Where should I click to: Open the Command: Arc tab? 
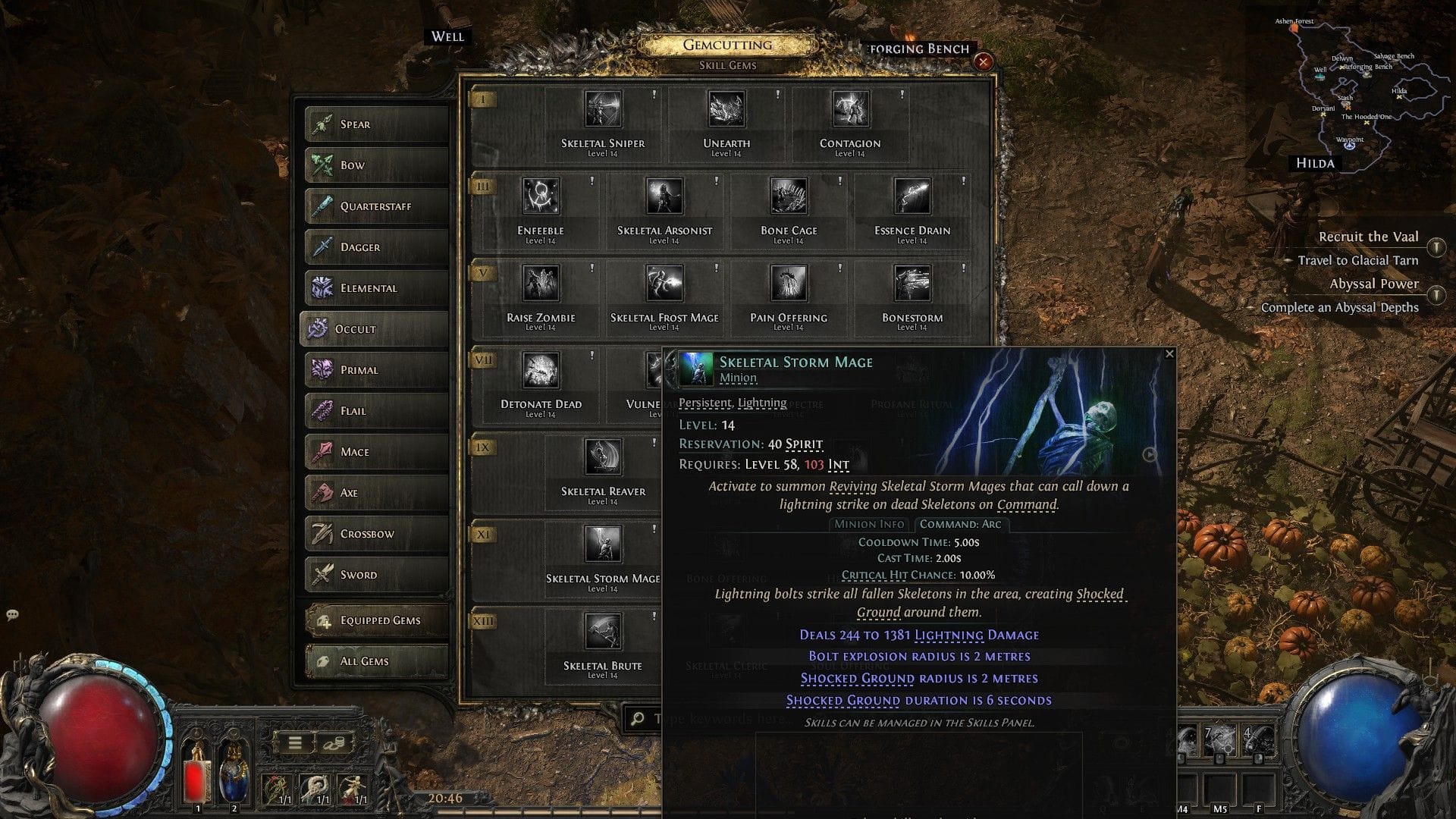960,524
